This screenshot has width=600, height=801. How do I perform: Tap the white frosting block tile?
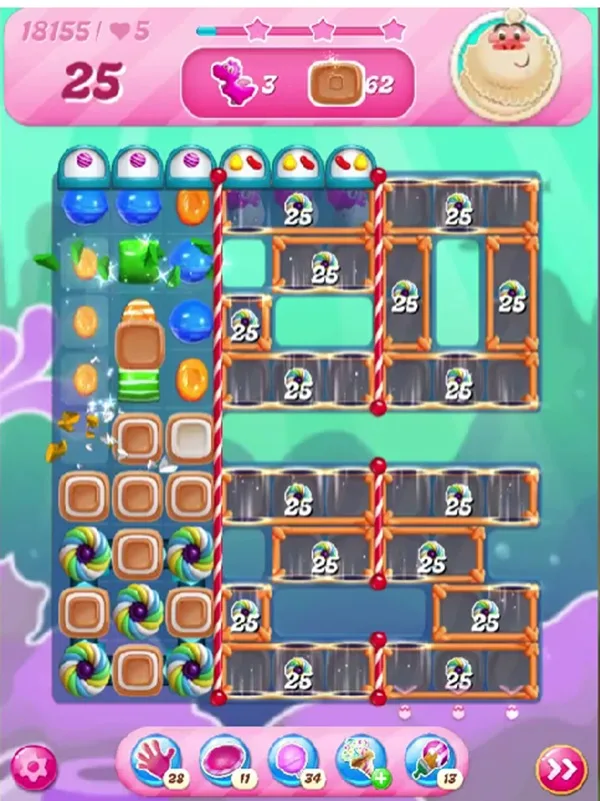tap(192, 438)
